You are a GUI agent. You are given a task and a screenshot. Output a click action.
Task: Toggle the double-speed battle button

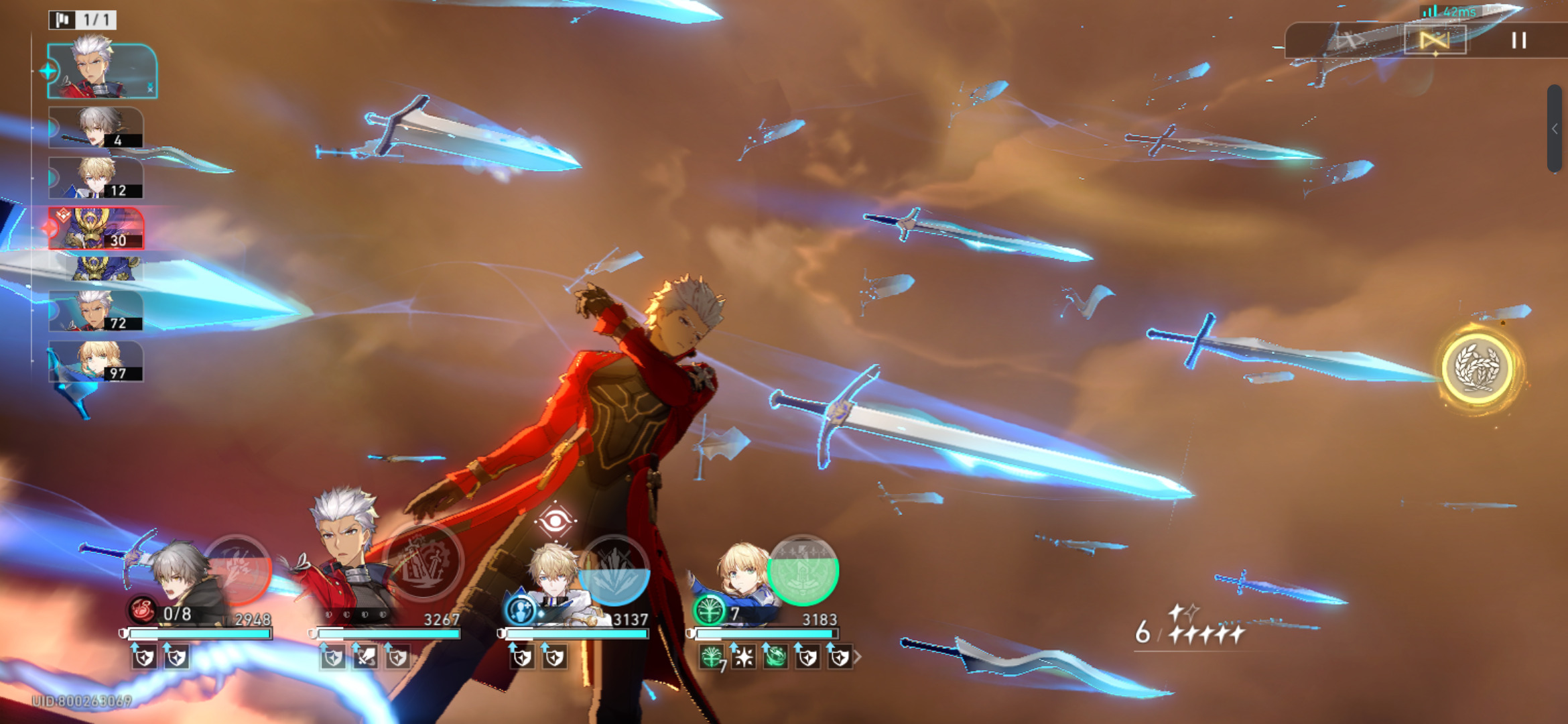[1348, 41]
